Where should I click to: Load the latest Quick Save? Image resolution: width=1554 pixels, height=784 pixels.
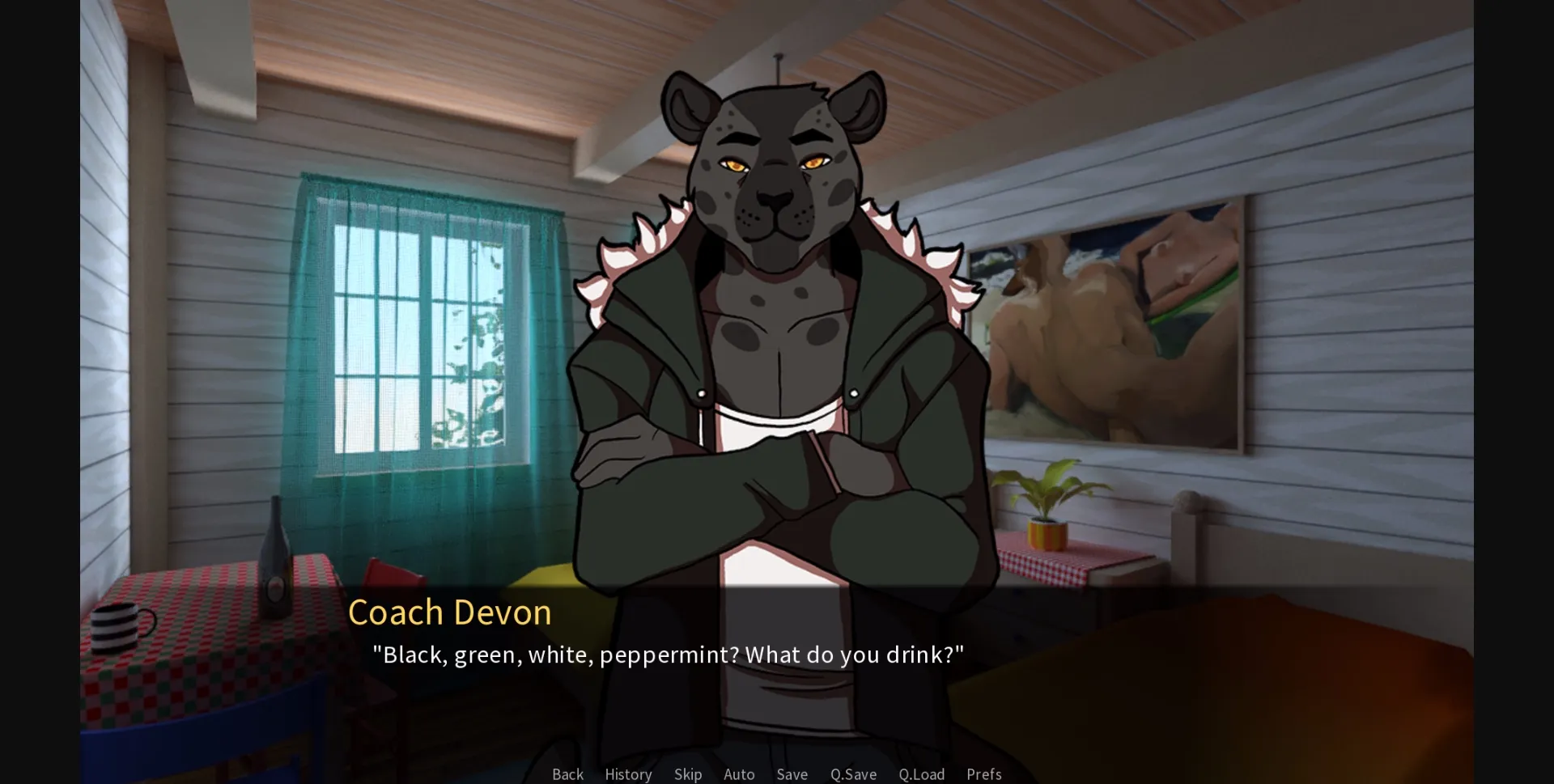[x=921, y=774]
